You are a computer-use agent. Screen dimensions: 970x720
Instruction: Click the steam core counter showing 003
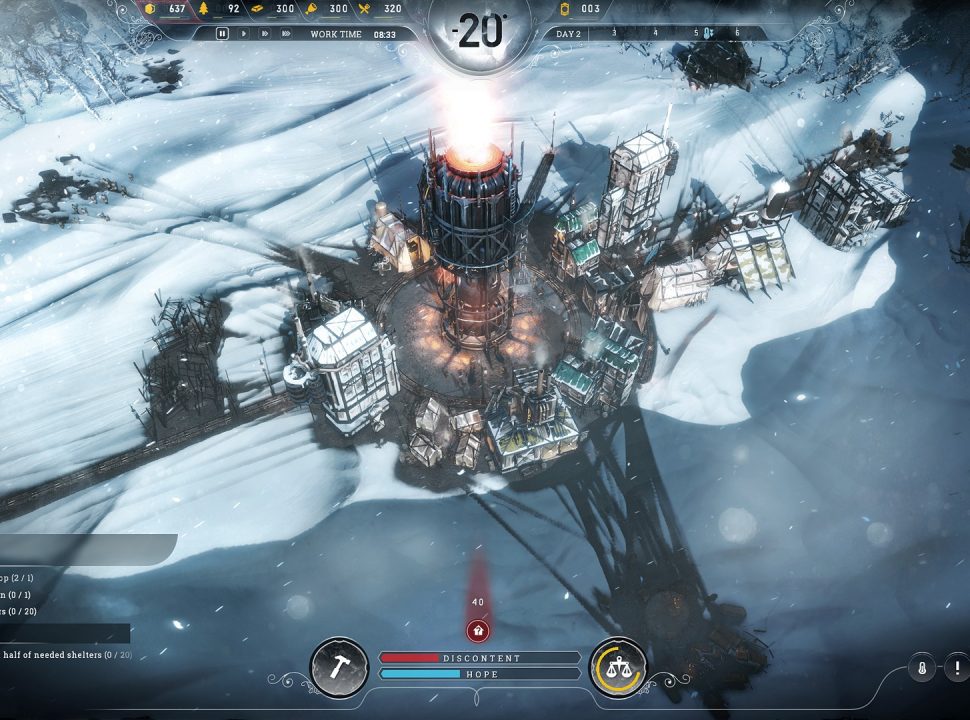(580, 9)
